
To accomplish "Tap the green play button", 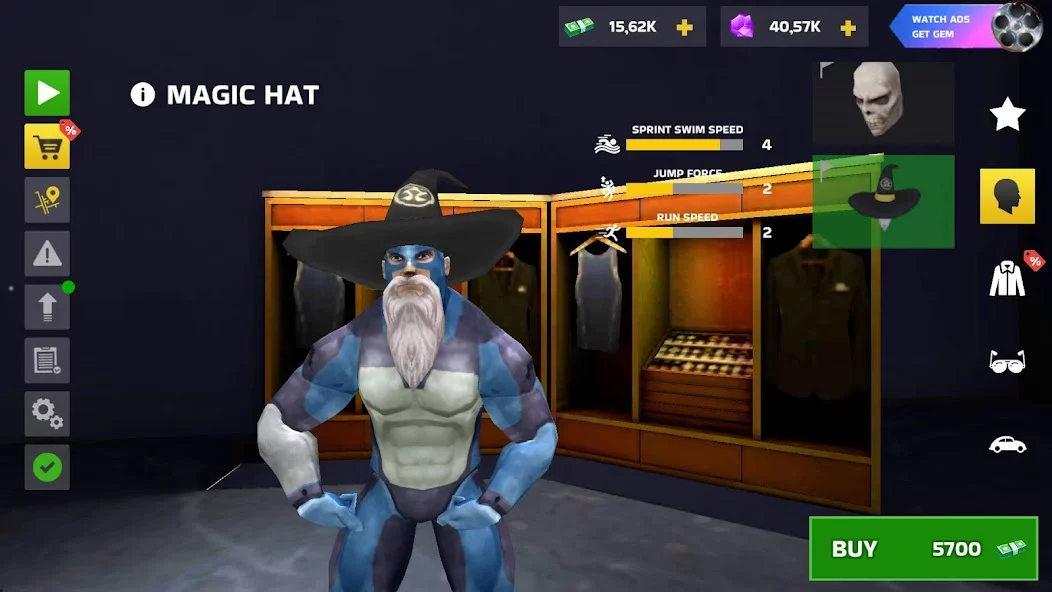I will click(x=47, y=93).
